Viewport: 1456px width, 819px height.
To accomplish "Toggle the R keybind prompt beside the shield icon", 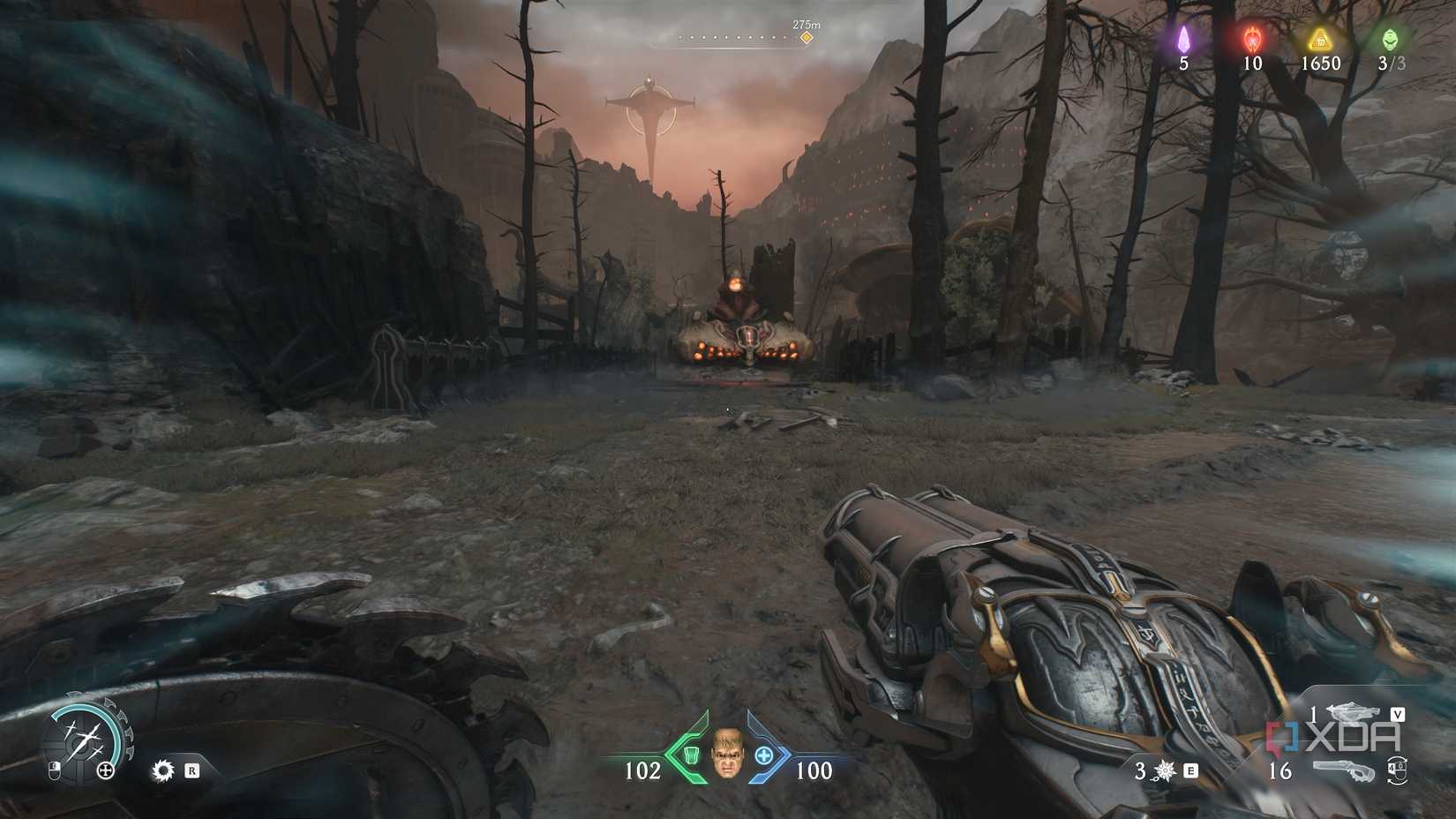I will tap(192, 770).
